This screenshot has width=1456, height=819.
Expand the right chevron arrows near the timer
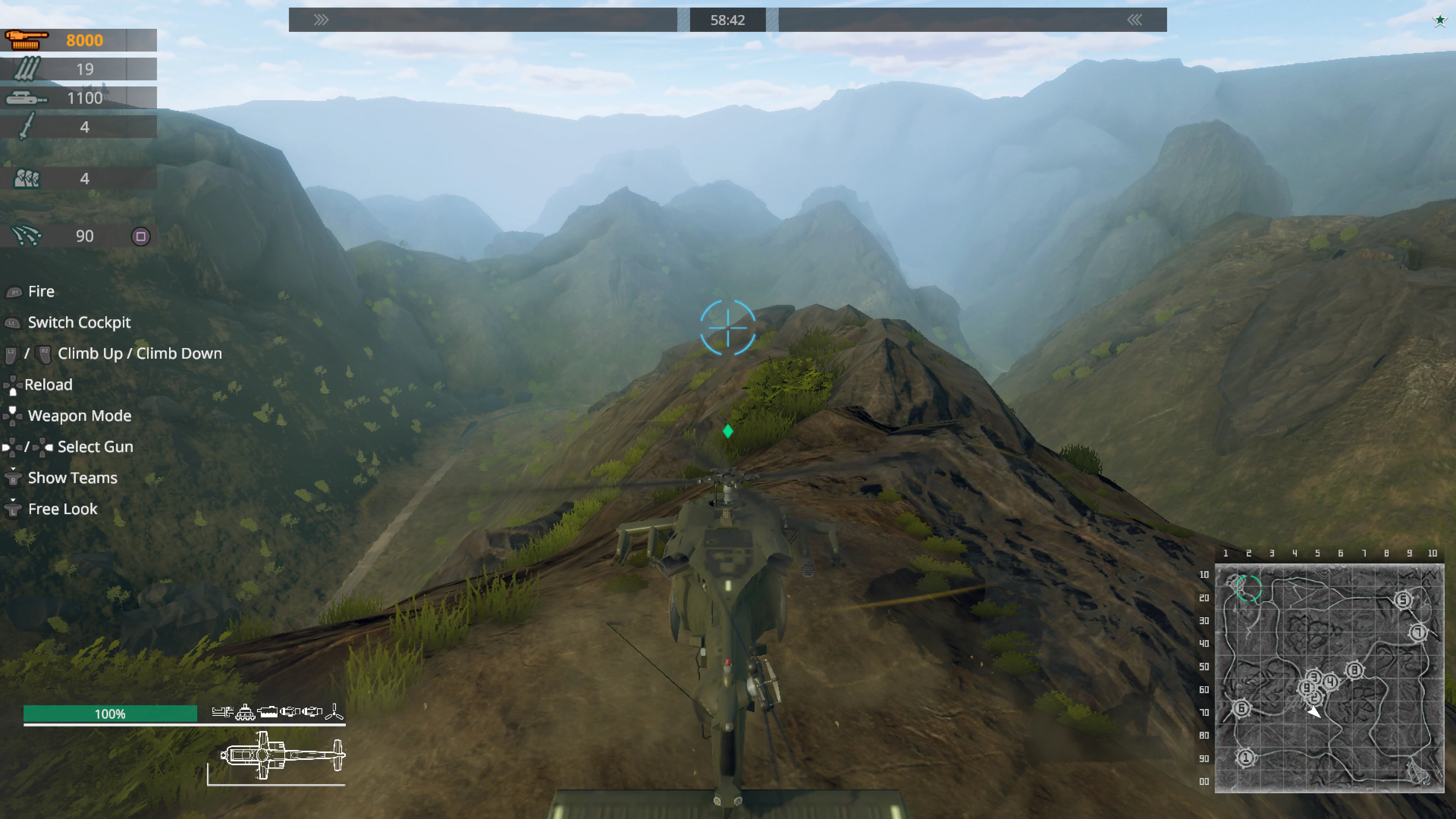pos(1134,20)
